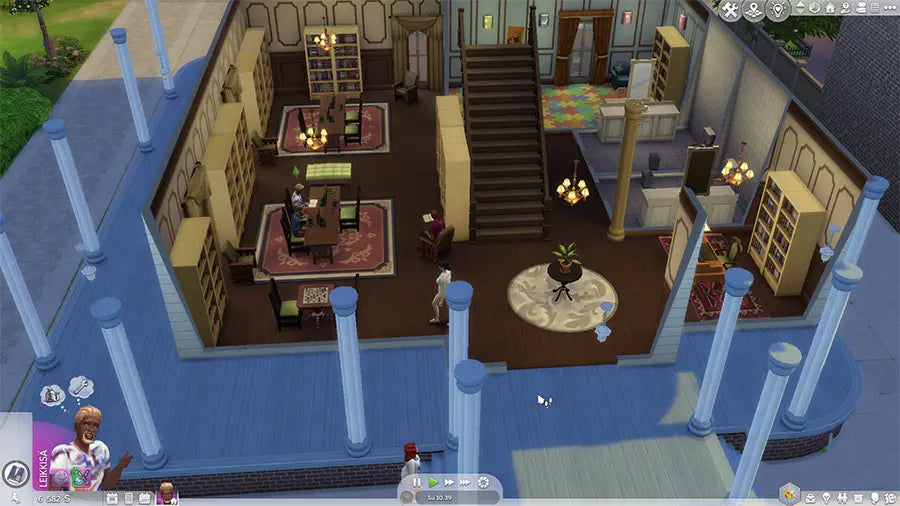Click the Sim's wrench thought bubble
The height and width of the screenshot is (506, 900).
(x=81, y=386)
